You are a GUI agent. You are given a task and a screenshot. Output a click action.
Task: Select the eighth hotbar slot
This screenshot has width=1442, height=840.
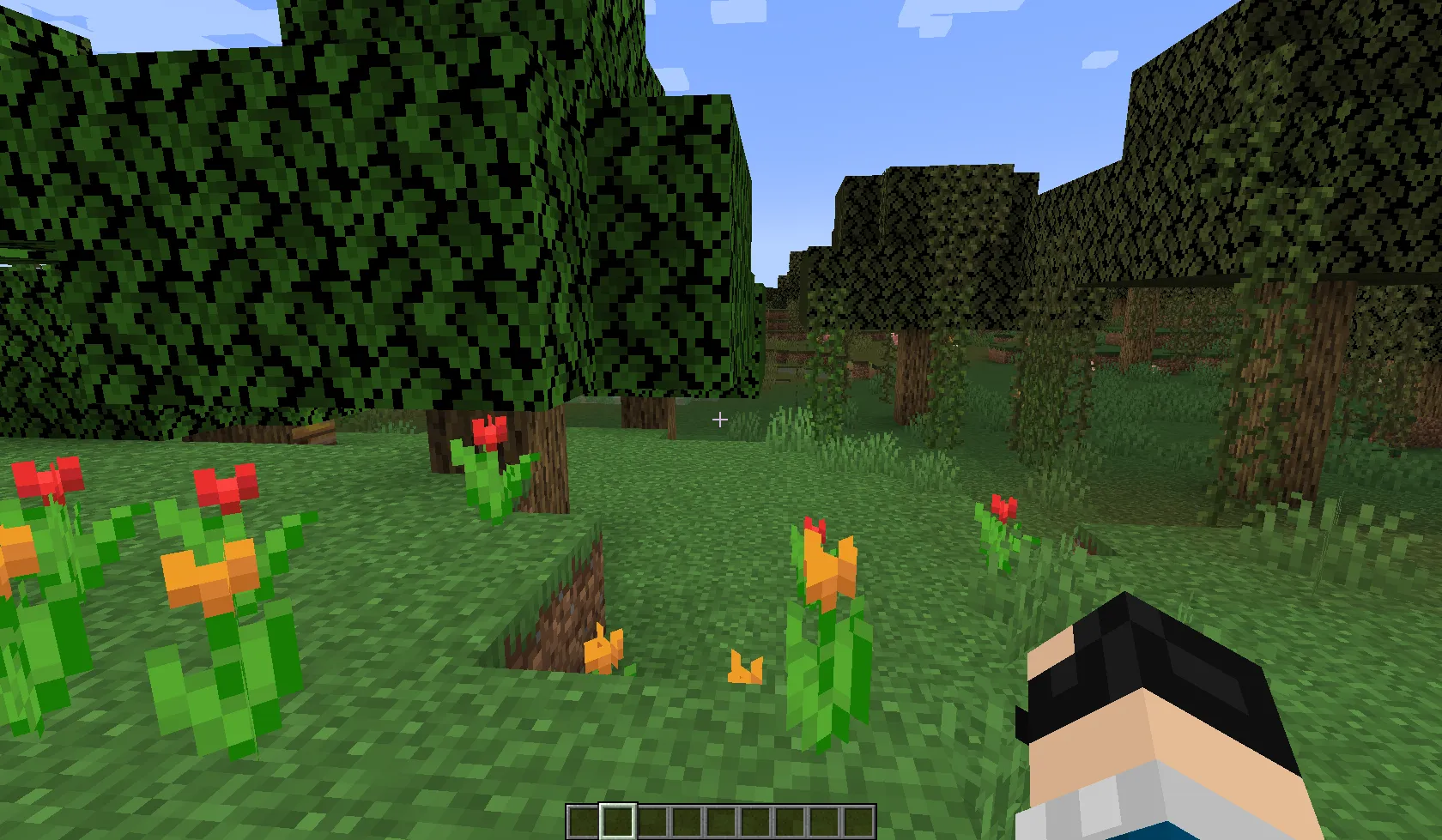(822, 821)
